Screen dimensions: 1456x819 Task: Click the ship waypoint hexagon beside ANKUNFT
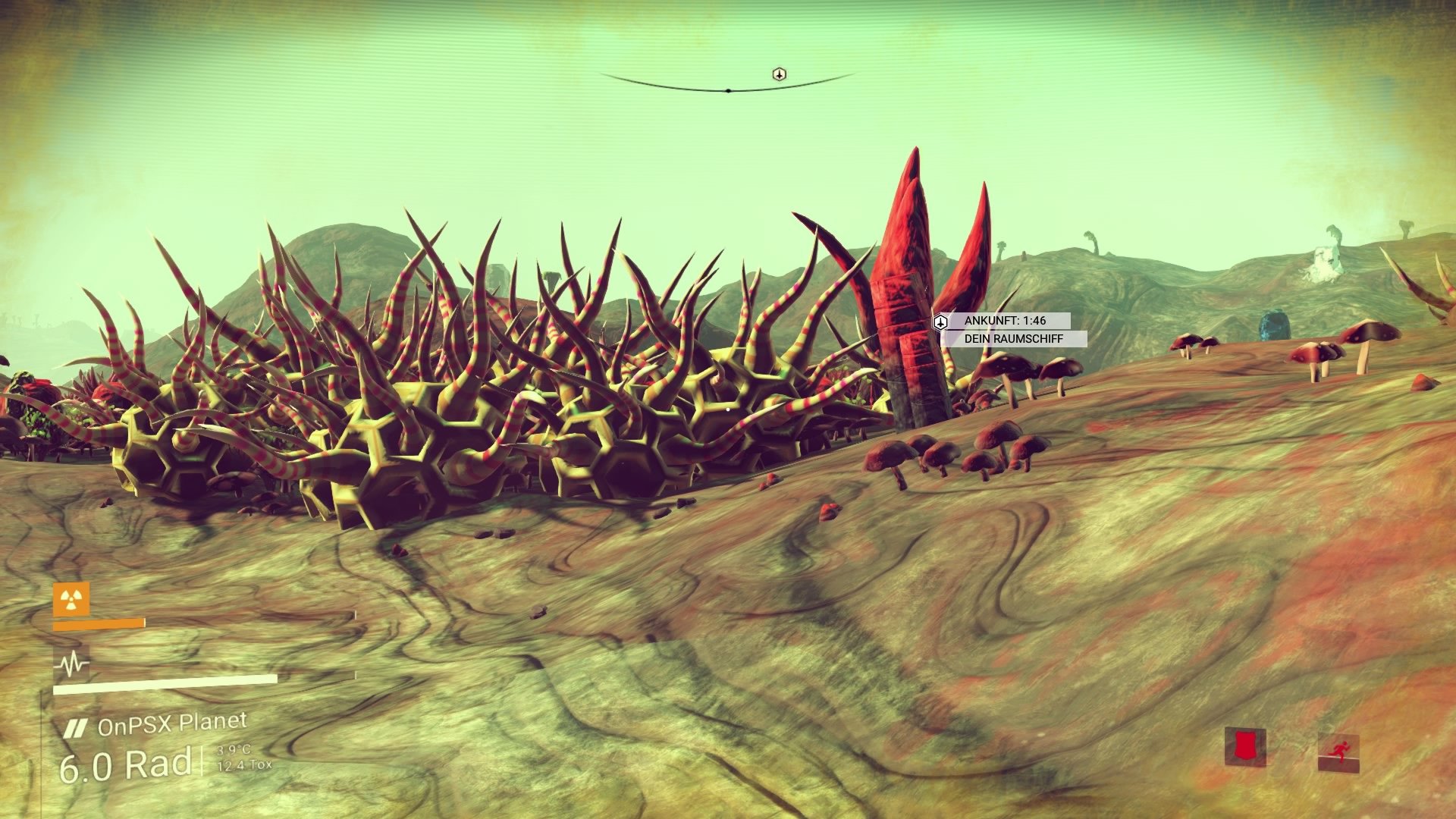click(x=940, y=322)
